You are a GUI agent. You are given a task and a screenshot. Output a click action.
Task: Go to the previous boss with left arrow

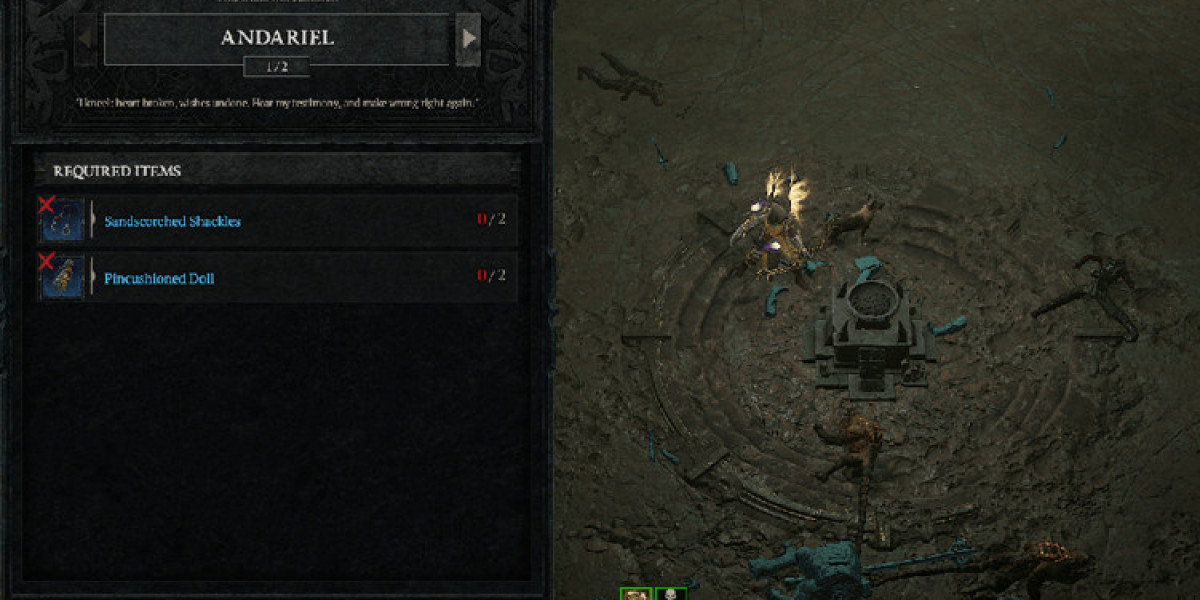(87, 40)
